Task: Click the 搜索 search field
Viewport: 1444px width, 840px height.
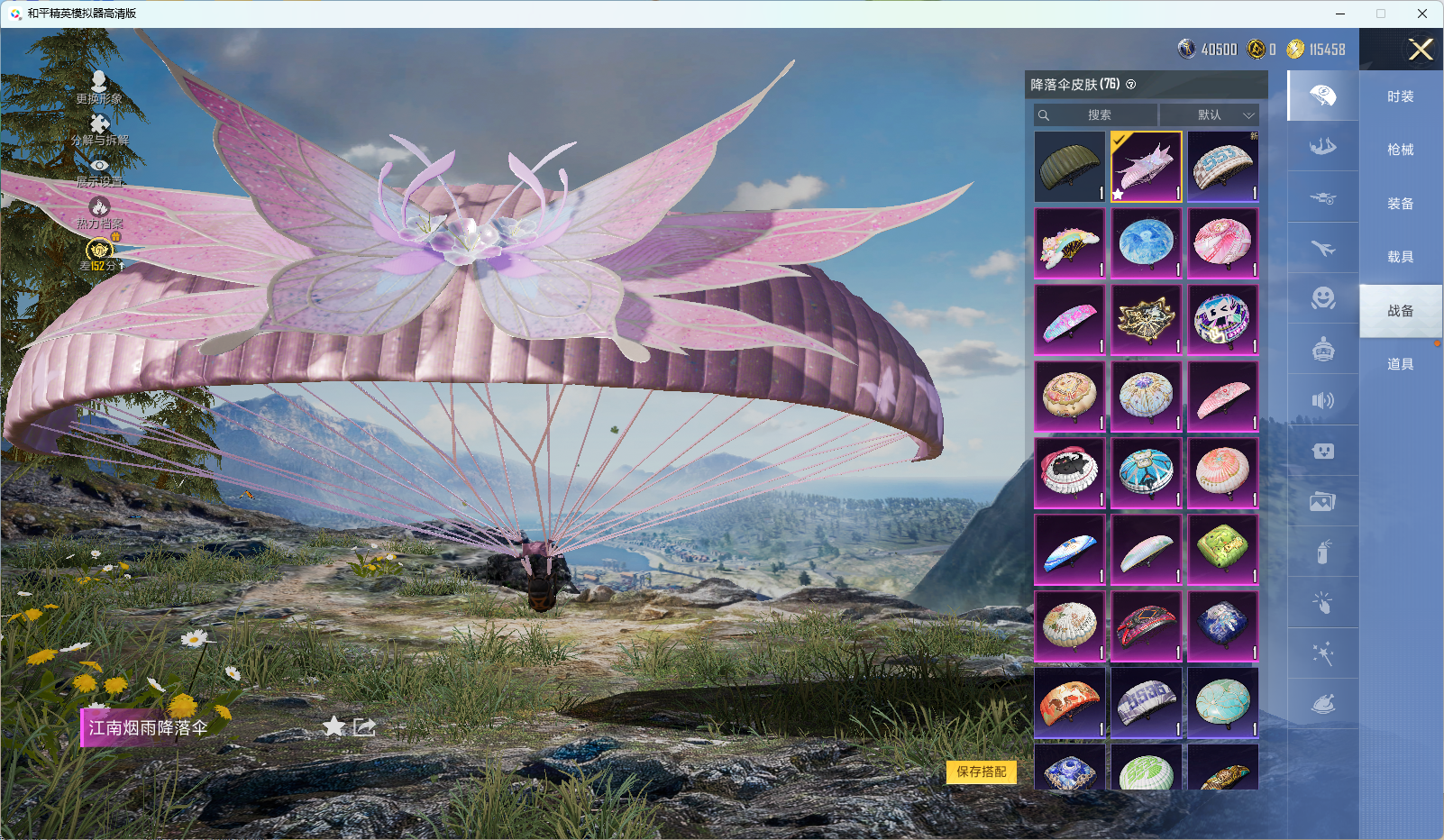Action: pyautogui.click(x=1096, y=115)
